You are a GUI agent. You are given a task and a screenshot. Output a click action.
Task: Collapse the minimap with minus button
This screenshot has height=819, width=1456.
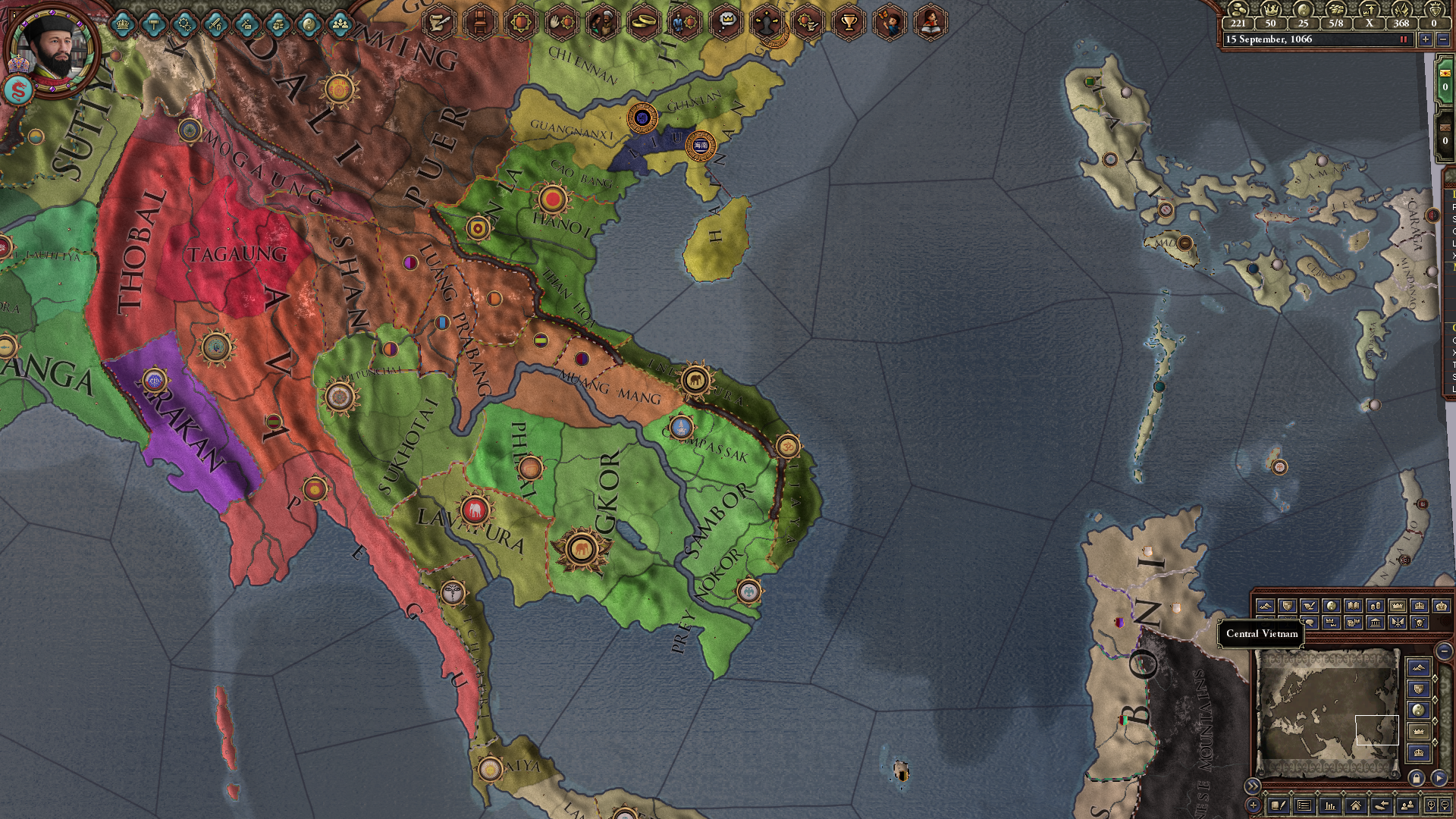[x=1444, y=651]
